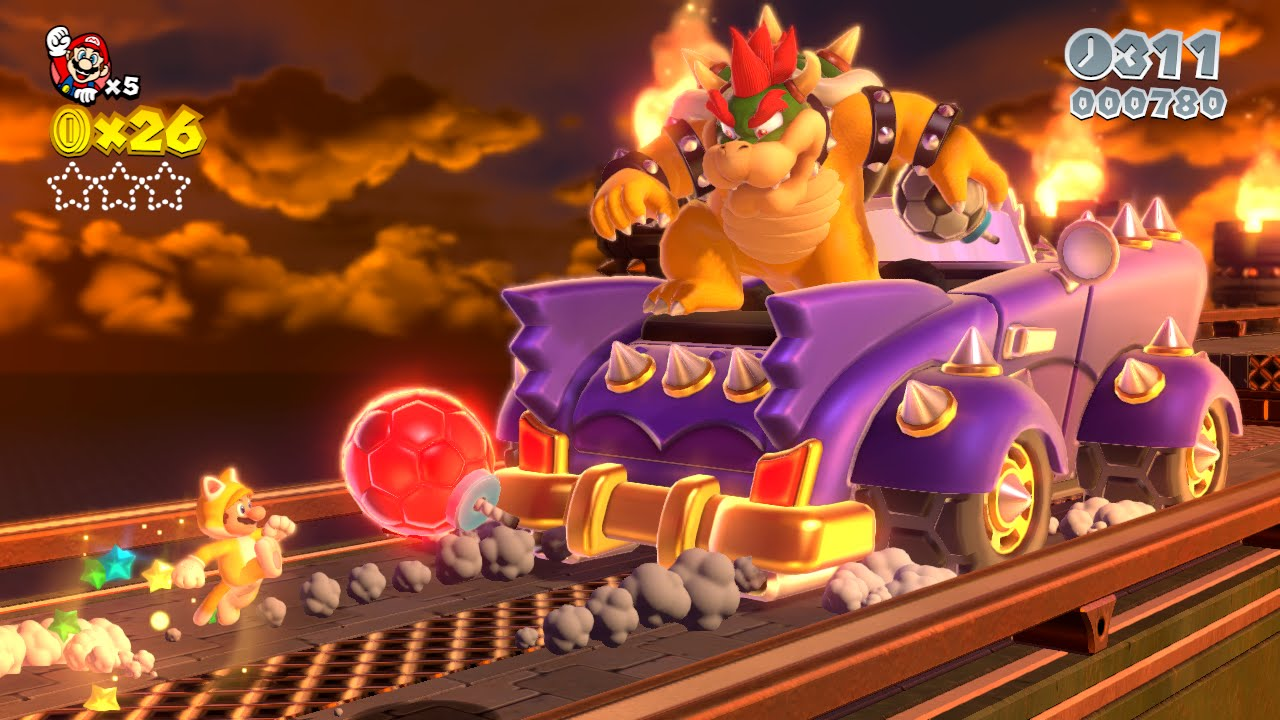Click the yellow sparkle star near Mario
Viewport: 1280px width, 720px height.
160,575
